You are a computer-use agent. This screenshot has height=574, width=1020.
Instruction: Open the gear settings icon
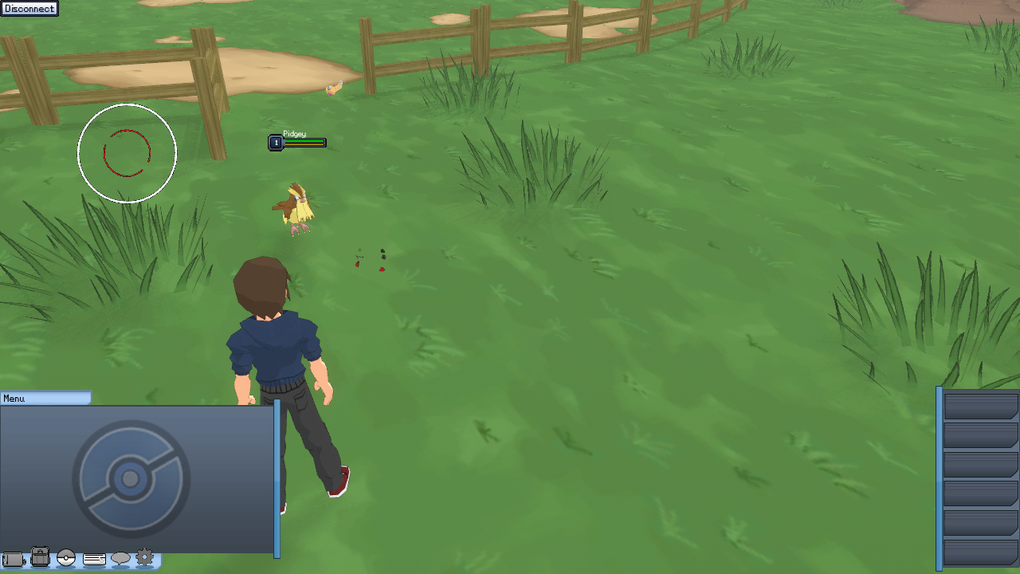(x=145, y=557)
